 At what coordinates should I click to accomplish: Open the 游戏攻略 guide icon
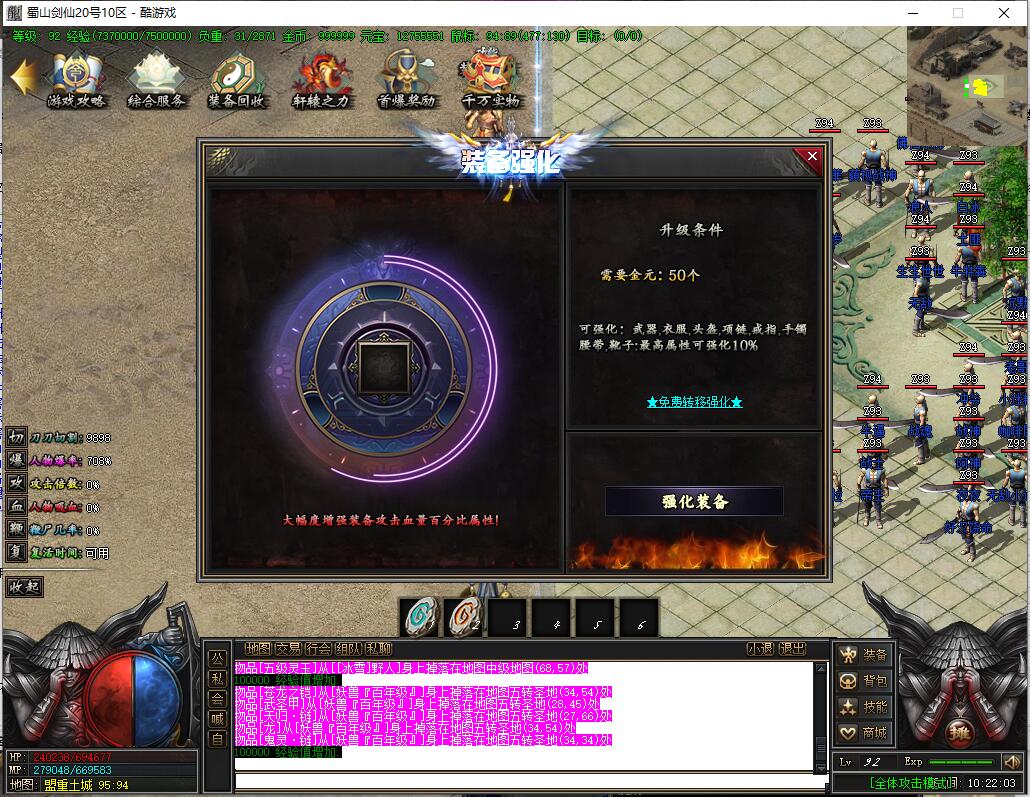click(x=76, y=79)
